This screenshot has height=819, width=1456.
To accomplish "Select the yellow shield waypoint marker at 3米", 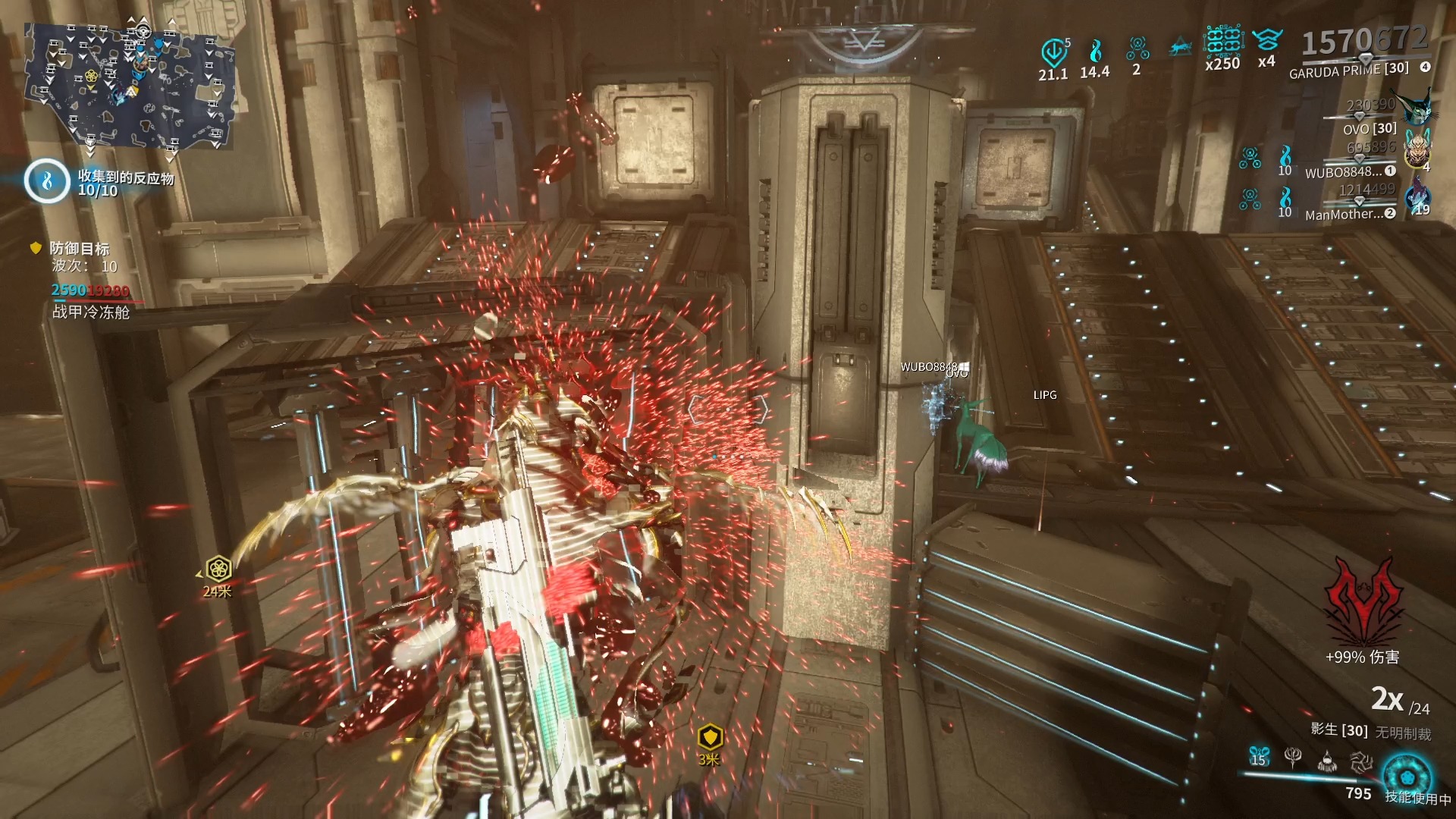I will 710,736.
